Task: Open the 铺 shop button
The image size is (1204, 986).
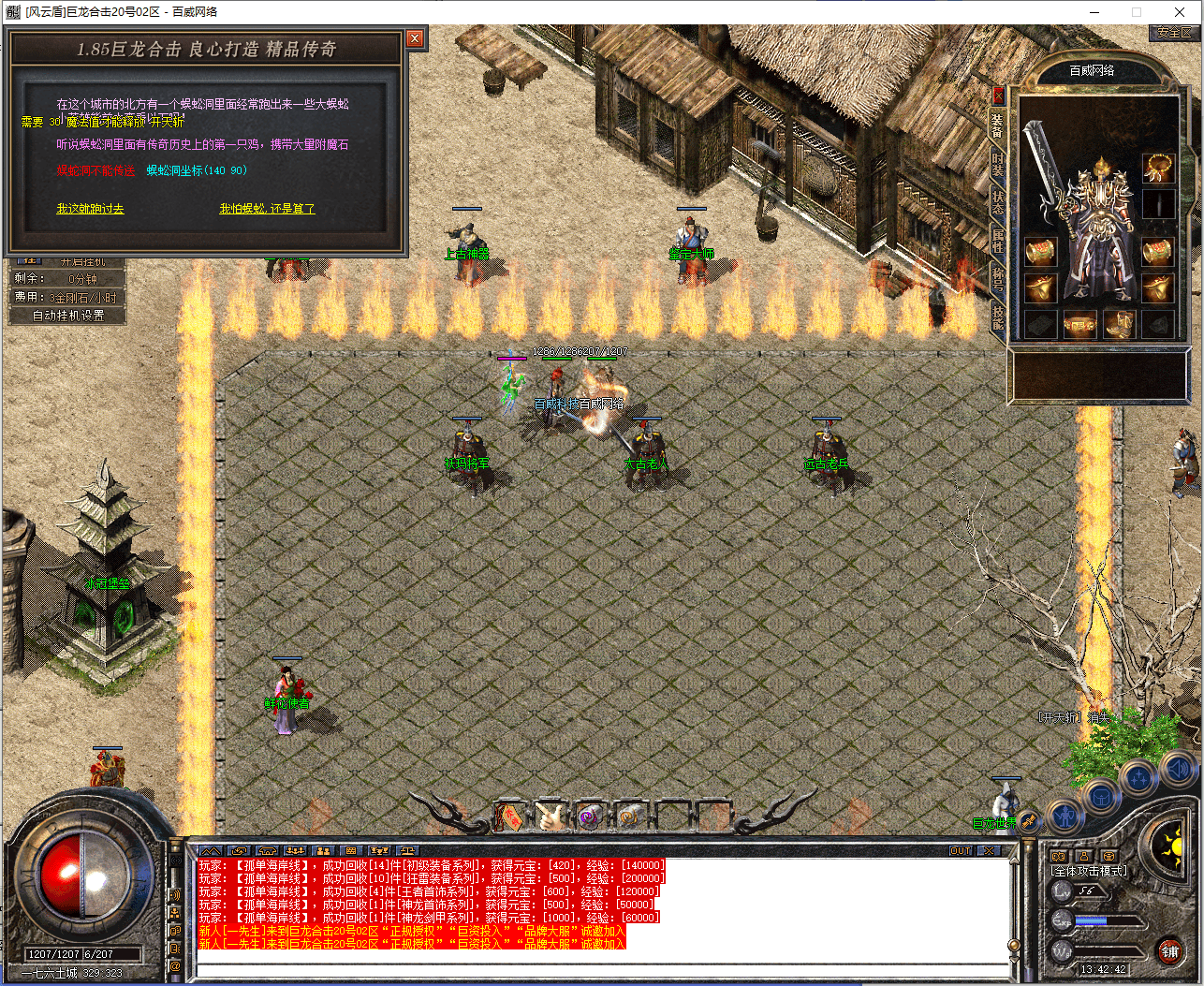Action: tap(1169, 951)
